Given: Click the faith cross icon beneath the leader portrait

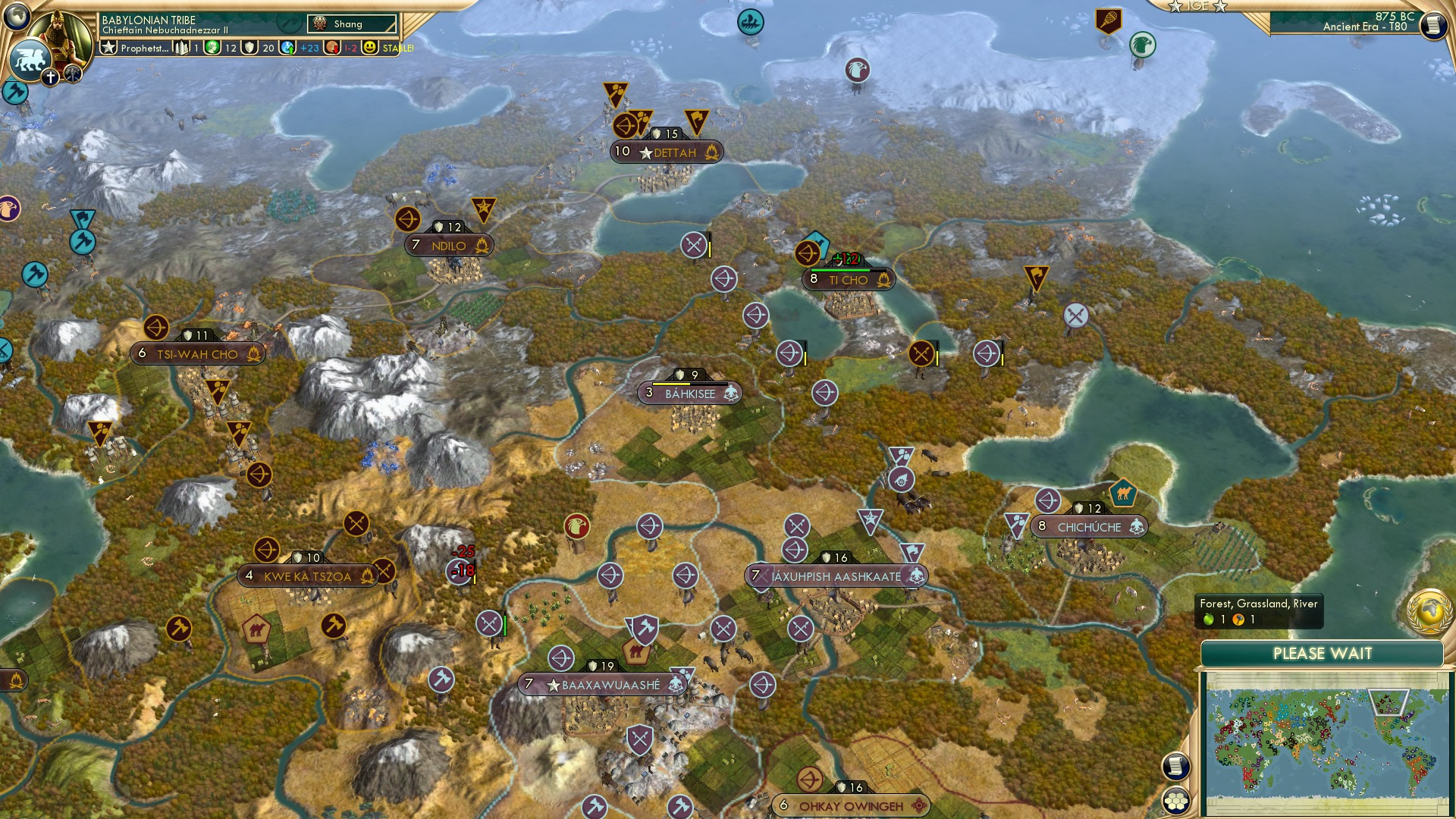Looking at the screenshot, I should tap(51, 76).
